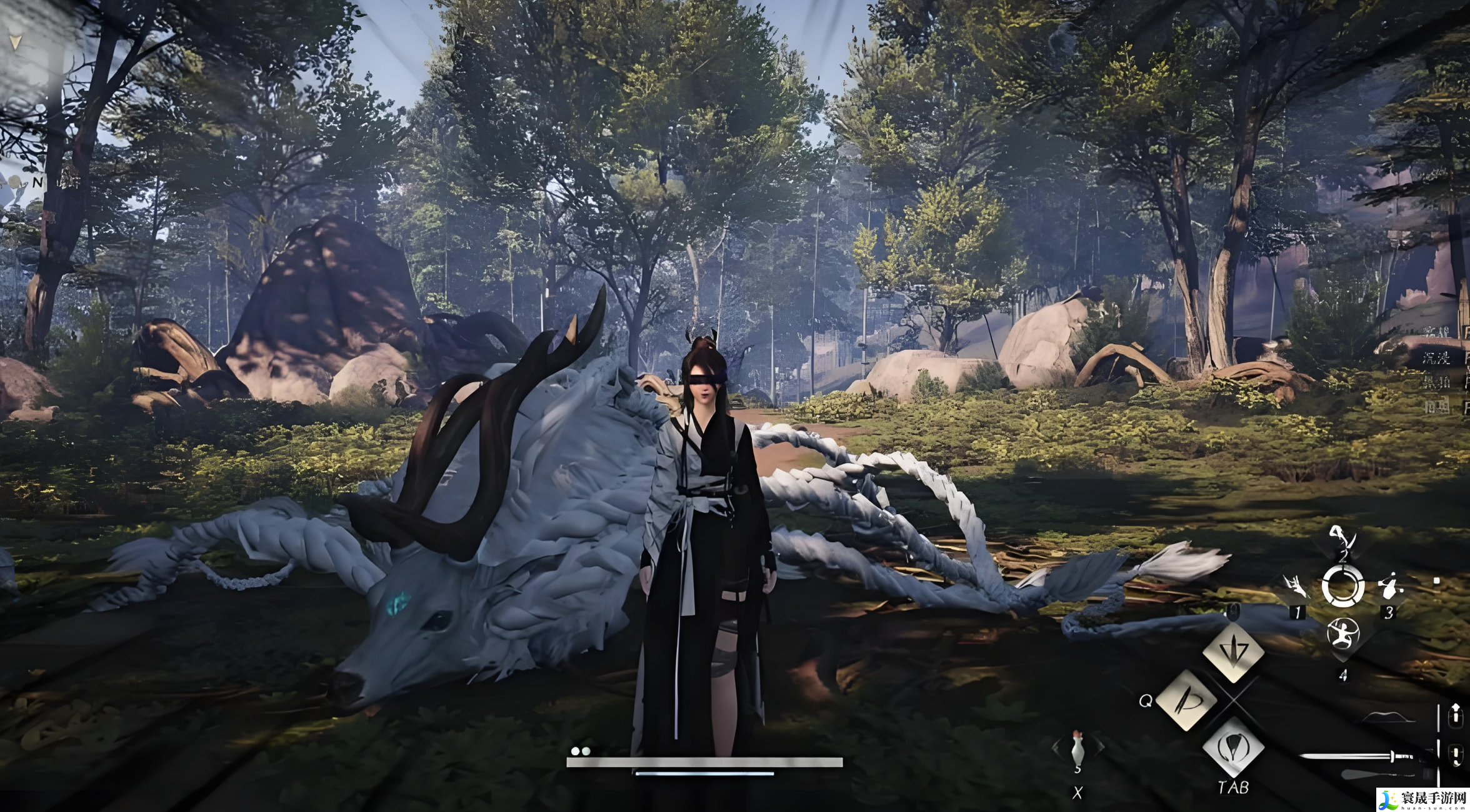The image size is (1470, 812).
Task: Select the straight sword weapon slot
Action: (x=1362, y=757)
